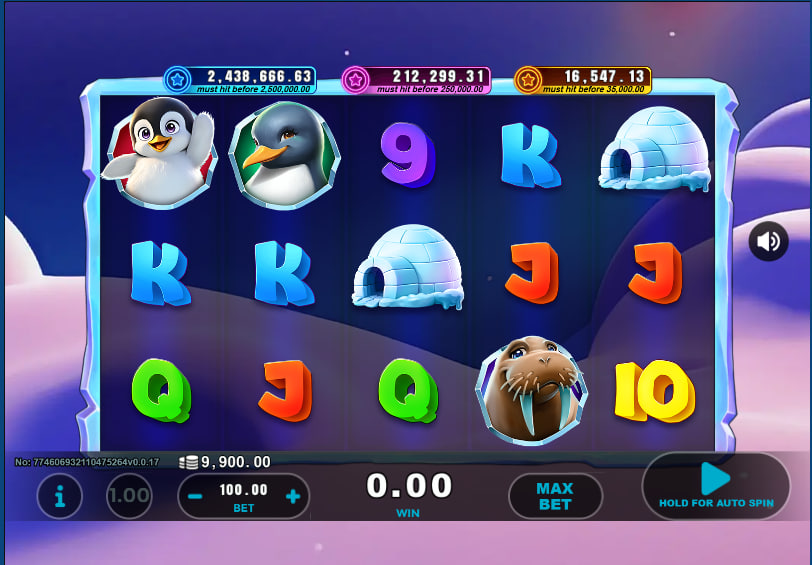Screen dimensions: 812x565
Task: Open the game info panel
Action: point(60,496)
